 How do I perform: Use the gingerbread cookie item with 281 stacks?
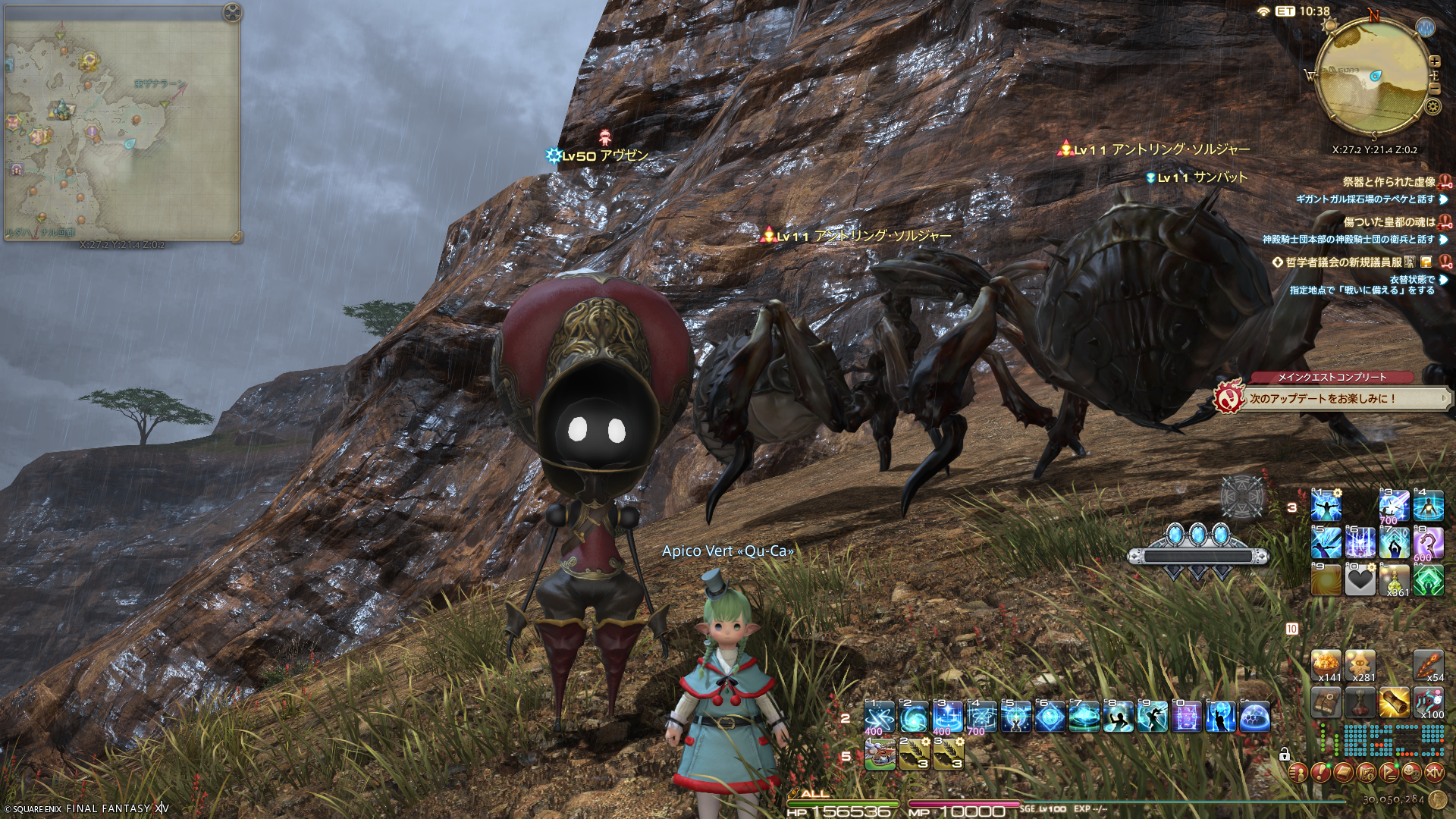[1360, 665]
